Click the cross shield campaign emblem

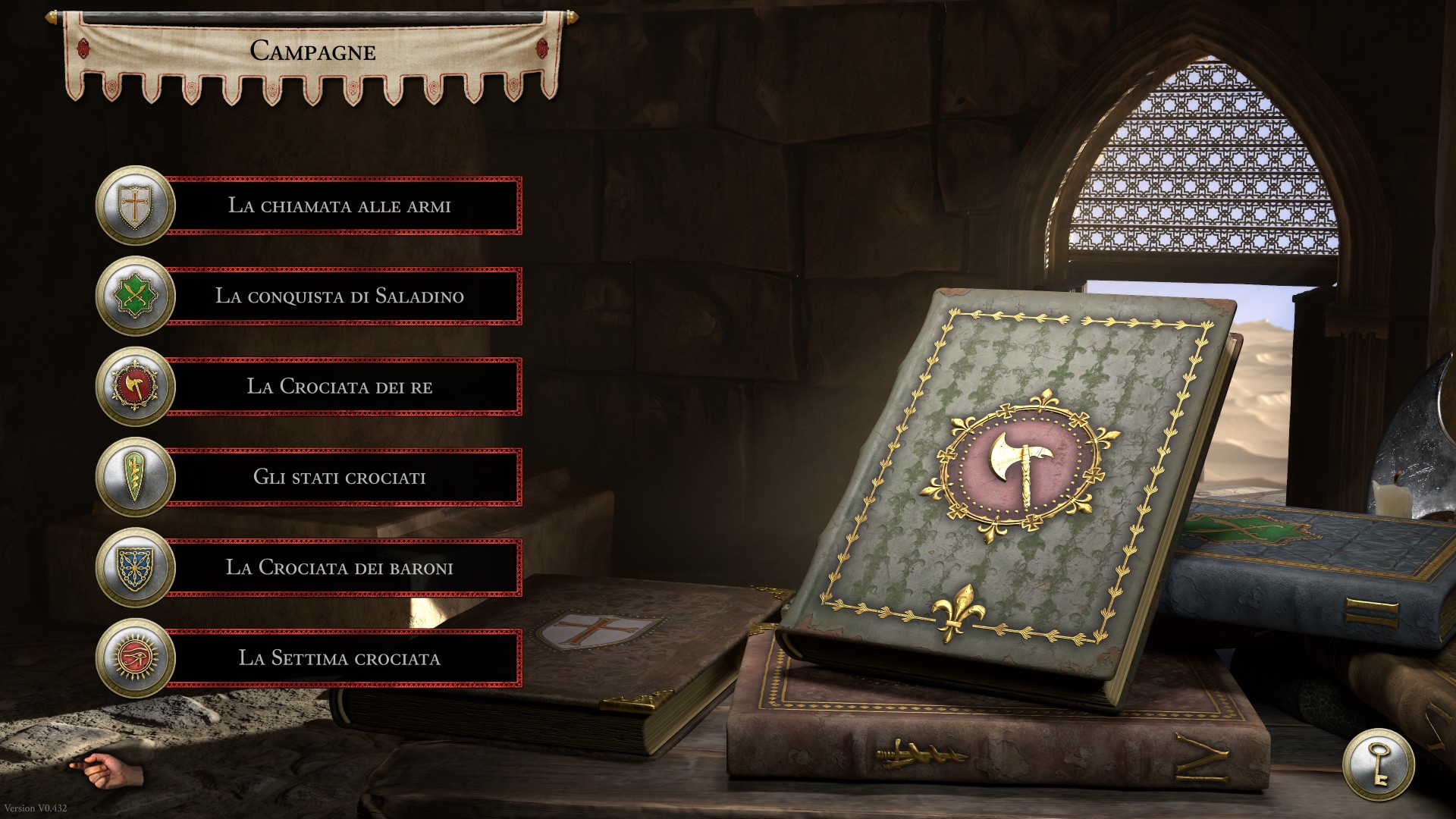point(135,206)
